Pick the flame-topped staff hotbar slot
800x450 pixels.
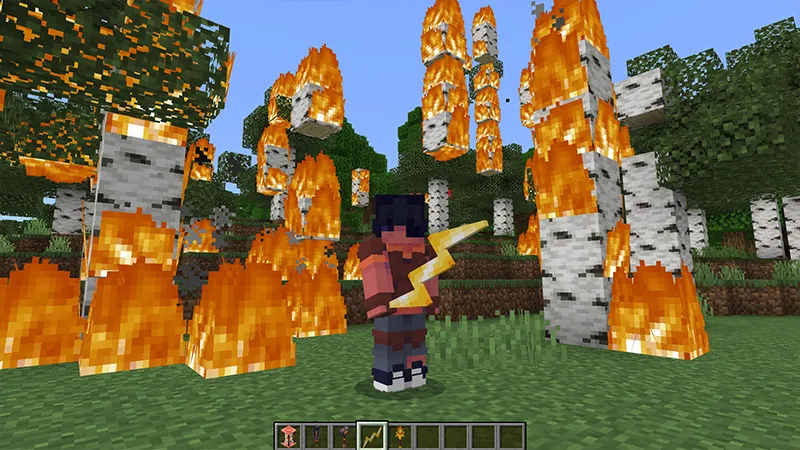400,435
